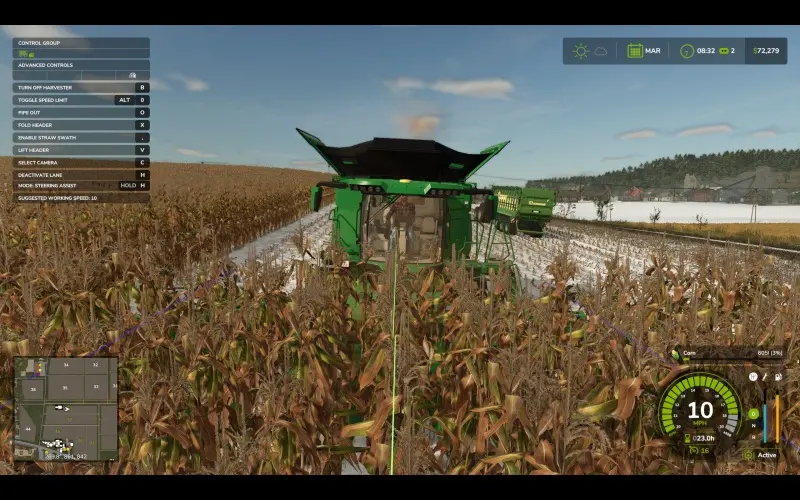Open the minimap in the corner
Screen dimensions: 800x500
66,408
